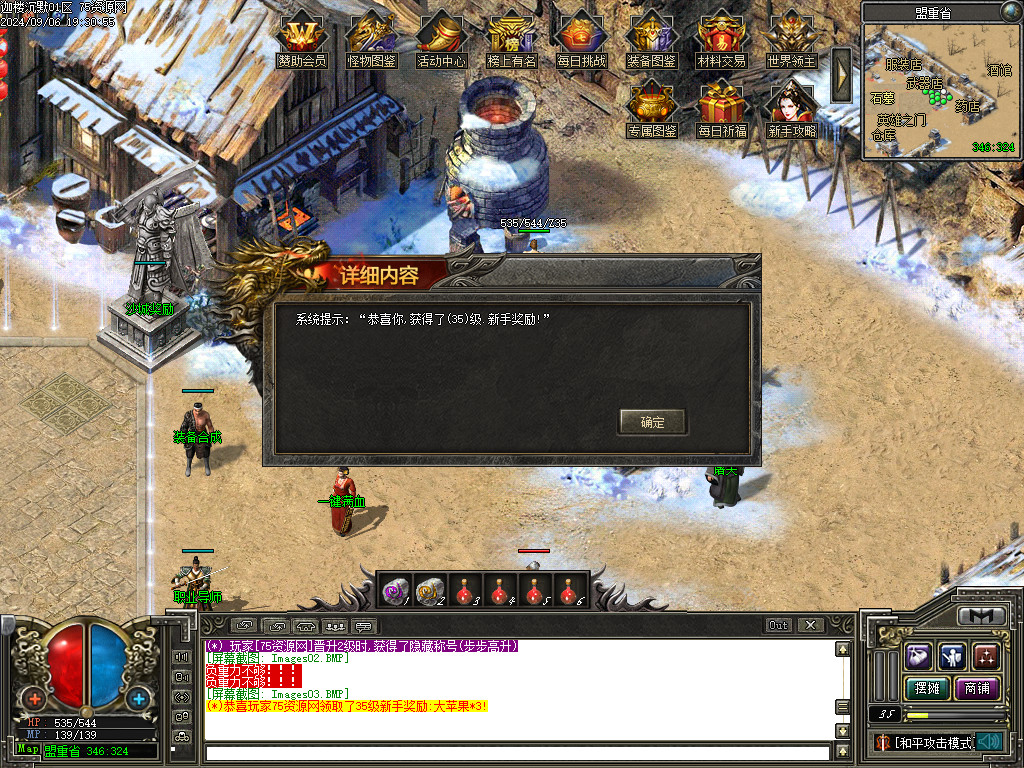Image resolution: width=1024 pixels, height=768 pixels.
Task: Open the 每日祈福 daily blessing gift
Action: tap(722, 109)
